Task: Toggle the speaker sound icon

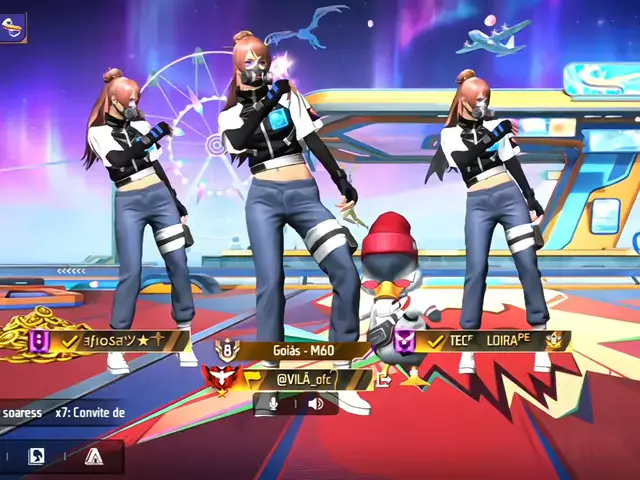Action: (314, 403)
